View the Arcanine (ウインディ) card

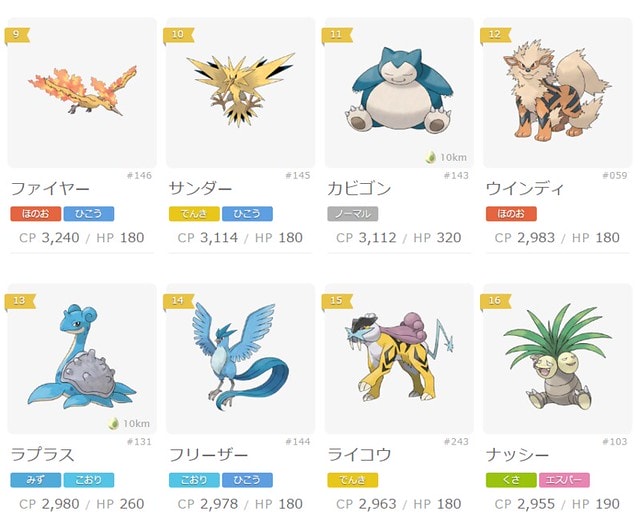(557, 92)
